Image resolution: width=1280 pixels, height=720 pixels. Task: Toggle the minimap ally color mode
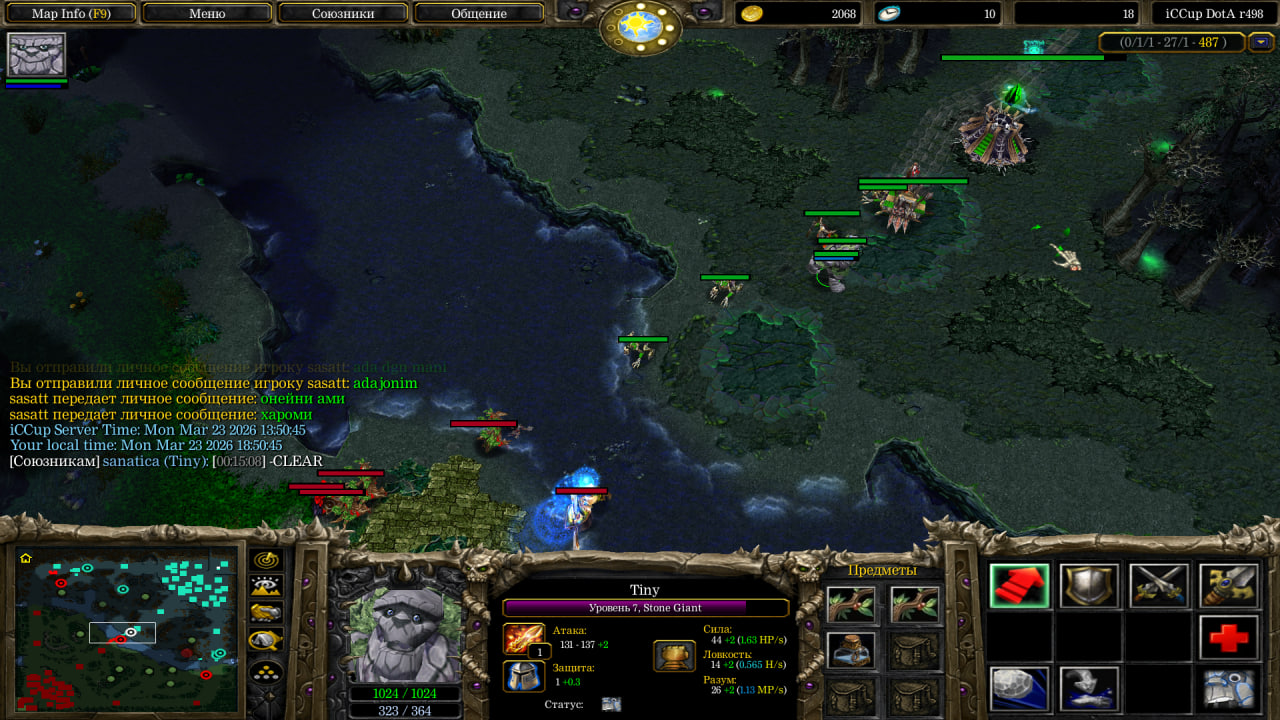click(x=266, y=612)
